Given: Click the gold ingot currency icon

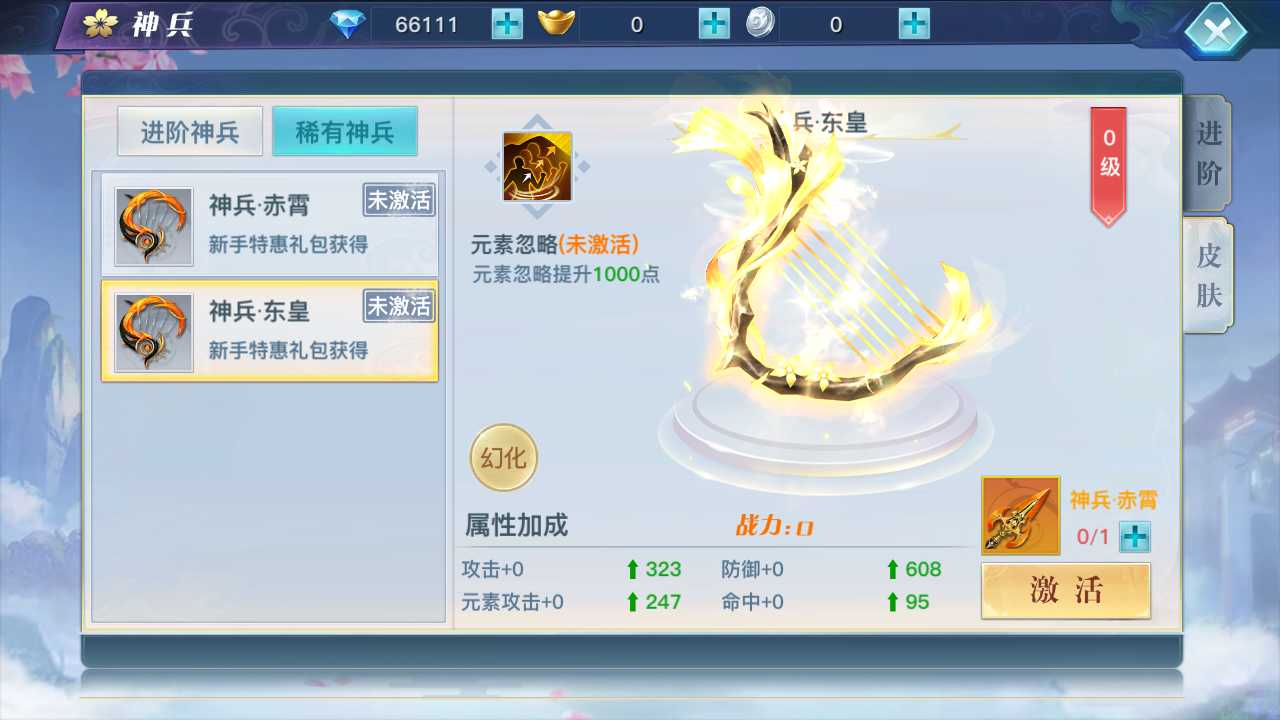Looking at the screenshot, I should coord(556,23).
